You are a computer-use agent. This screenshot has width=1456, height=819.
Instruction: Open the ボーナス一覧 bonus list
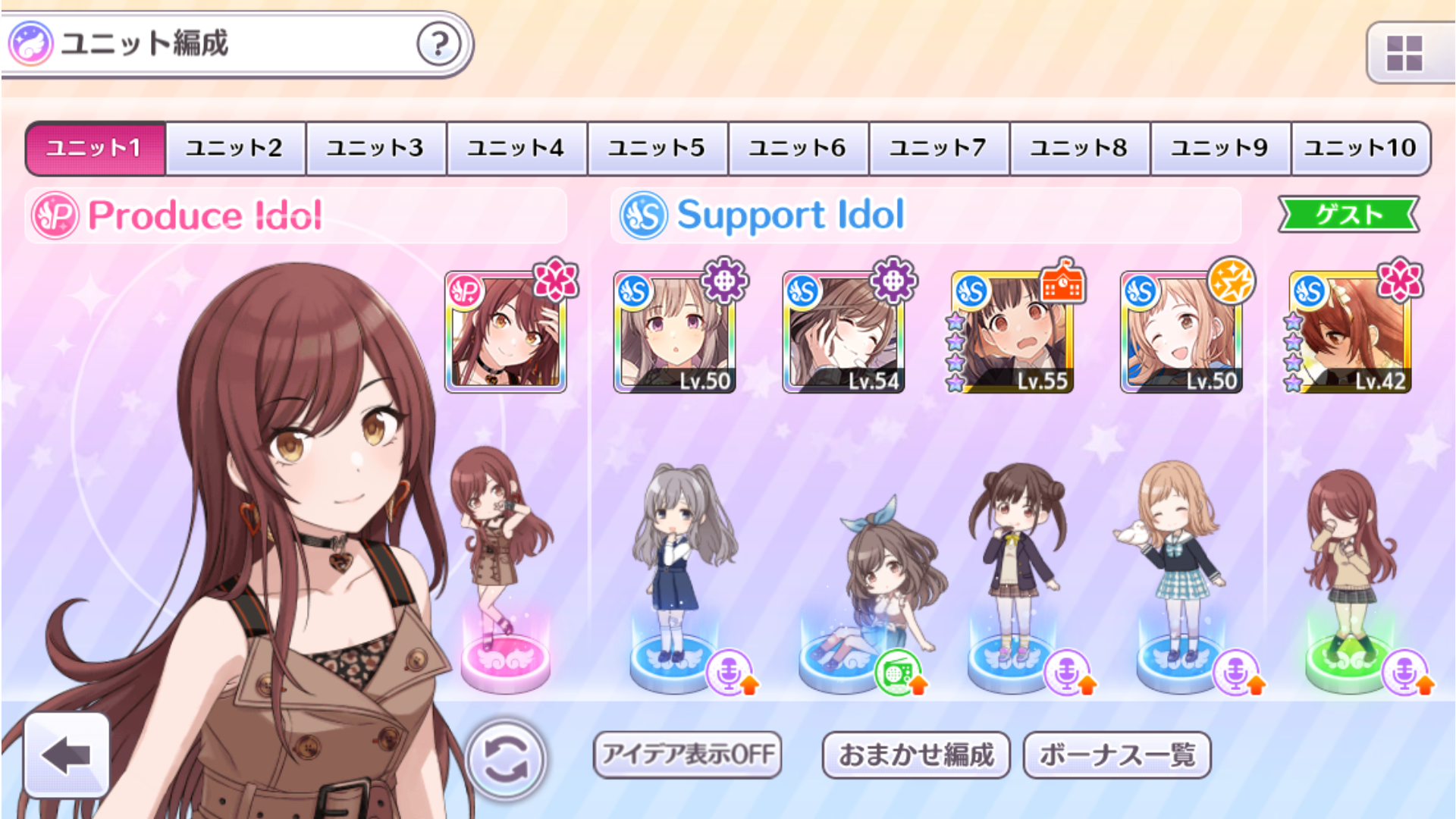[x=1116, y=755]
